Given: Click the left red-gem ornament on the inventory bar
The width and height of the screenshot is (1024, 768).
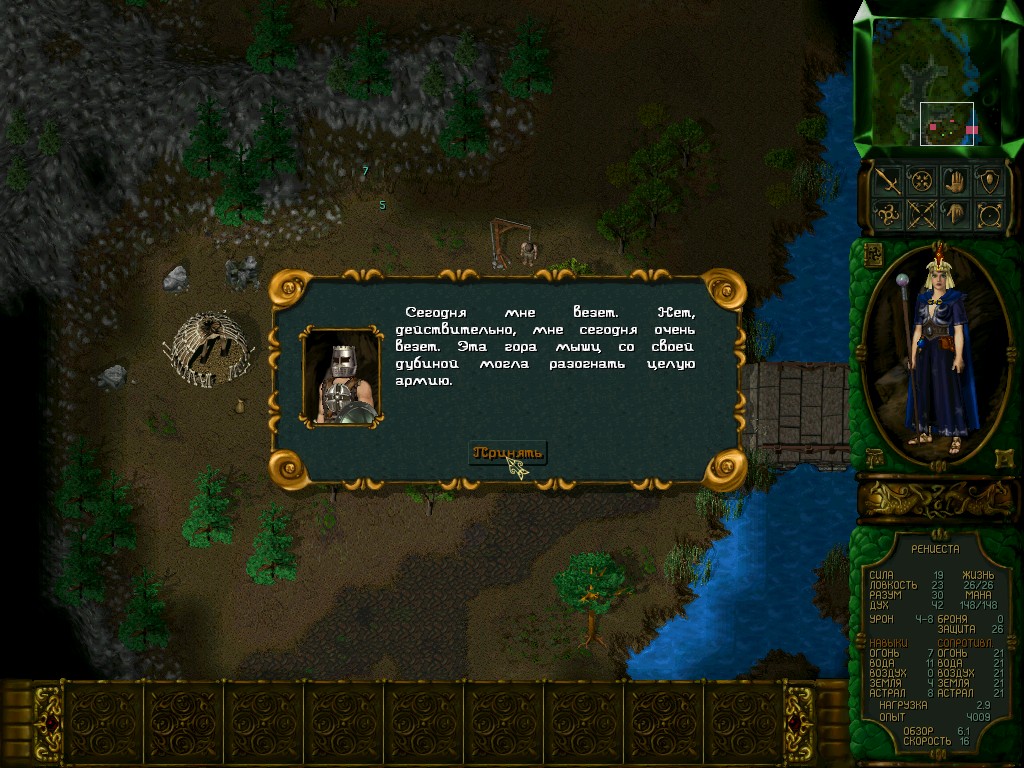Looking at the screenshot, I should (48, 722).
